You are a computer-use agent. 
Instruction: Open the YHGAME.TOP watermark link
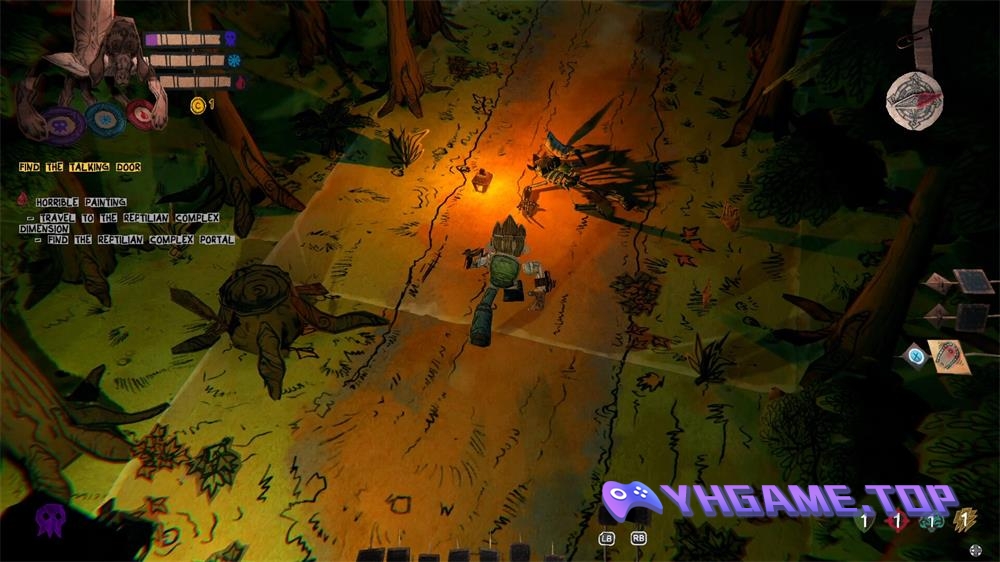click(780, 501)
